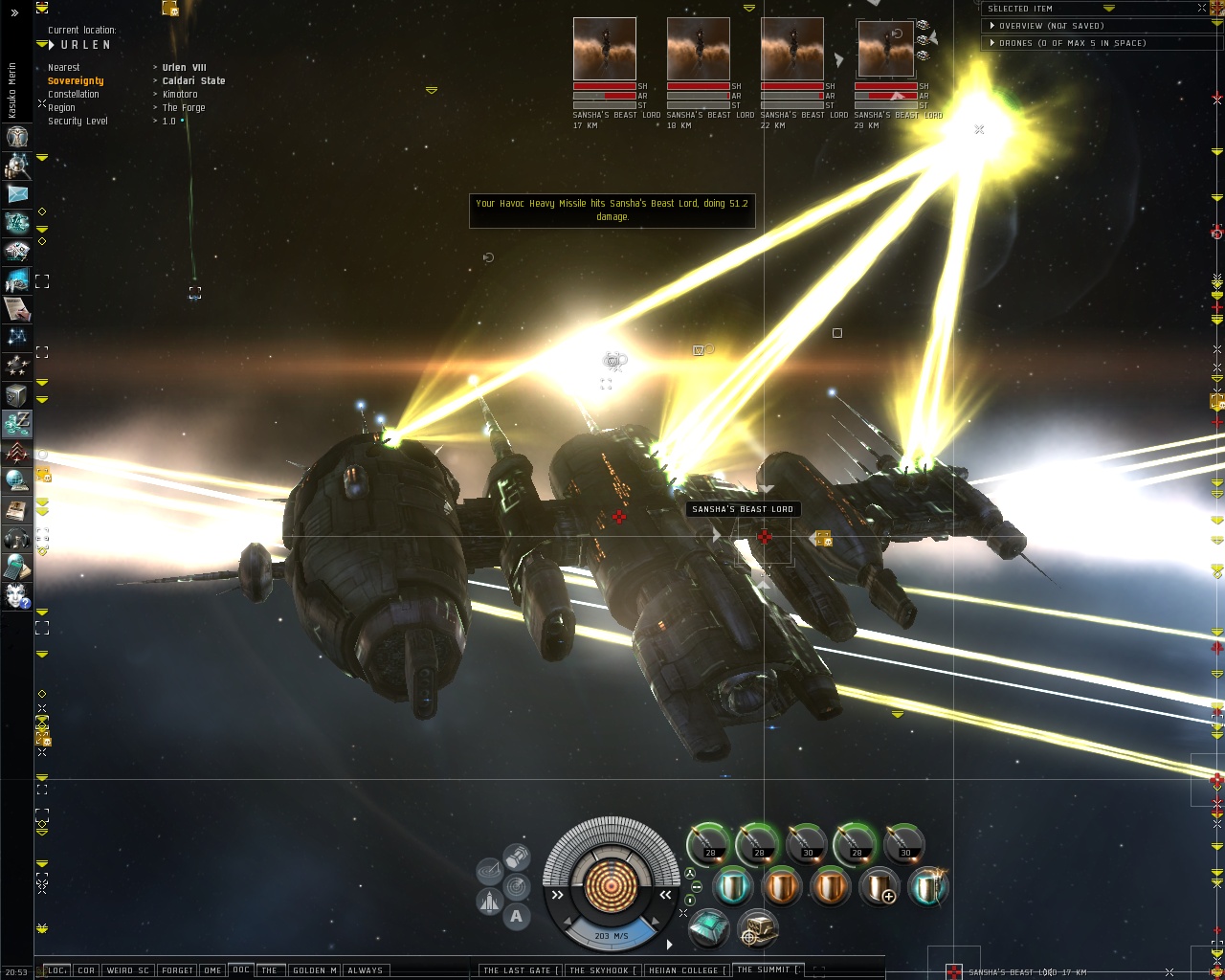
Task: Open the headphones jukebox icon
Action: (x=17, y=538)
